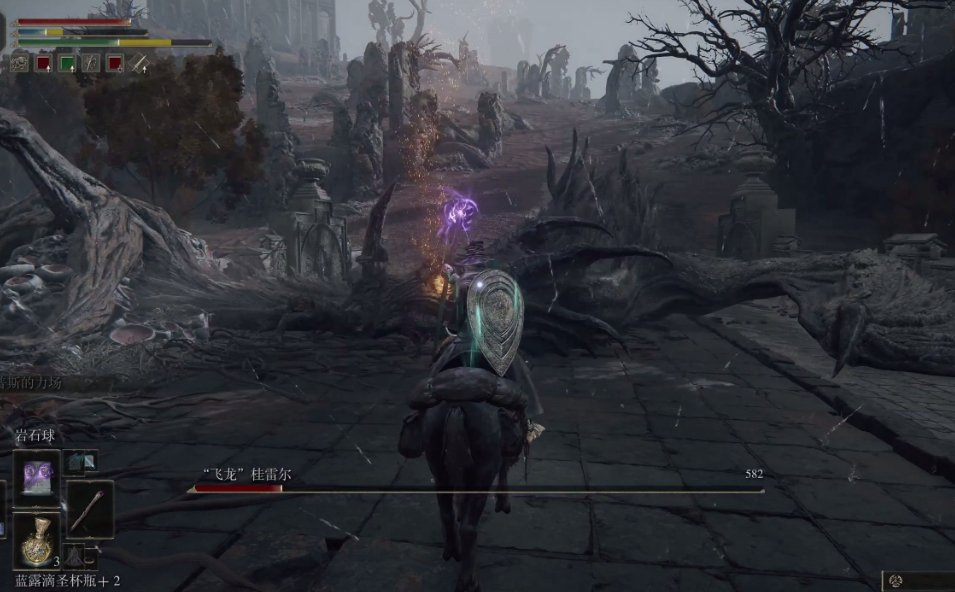Click the sword attack buff status icon

[x=139, y=63]
